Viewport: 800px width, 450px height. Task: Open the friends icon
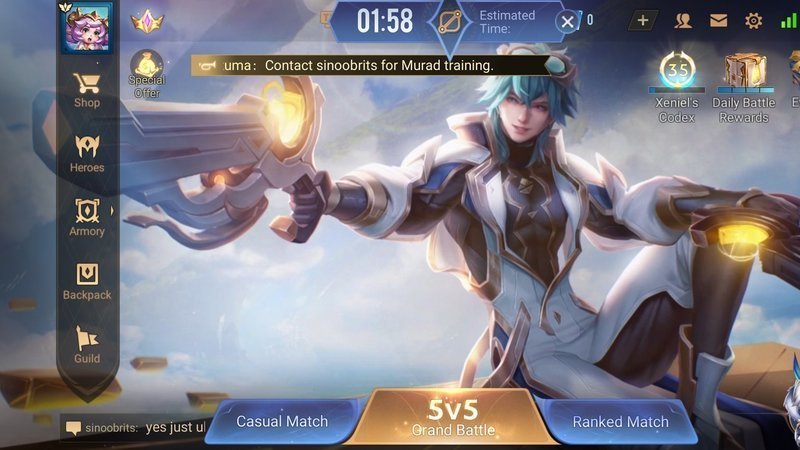tap(684, 20)
